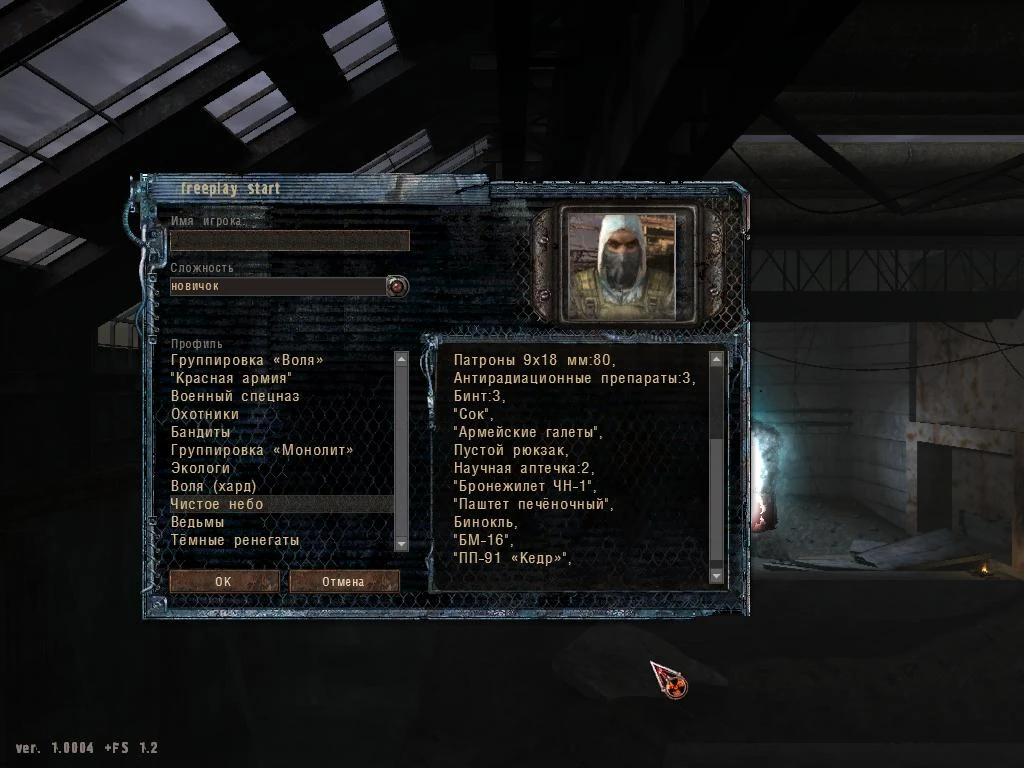Choose the Тёмные ренегаты profile
This screenshot has height=768, width=1024.
click(x=235, y=540)
